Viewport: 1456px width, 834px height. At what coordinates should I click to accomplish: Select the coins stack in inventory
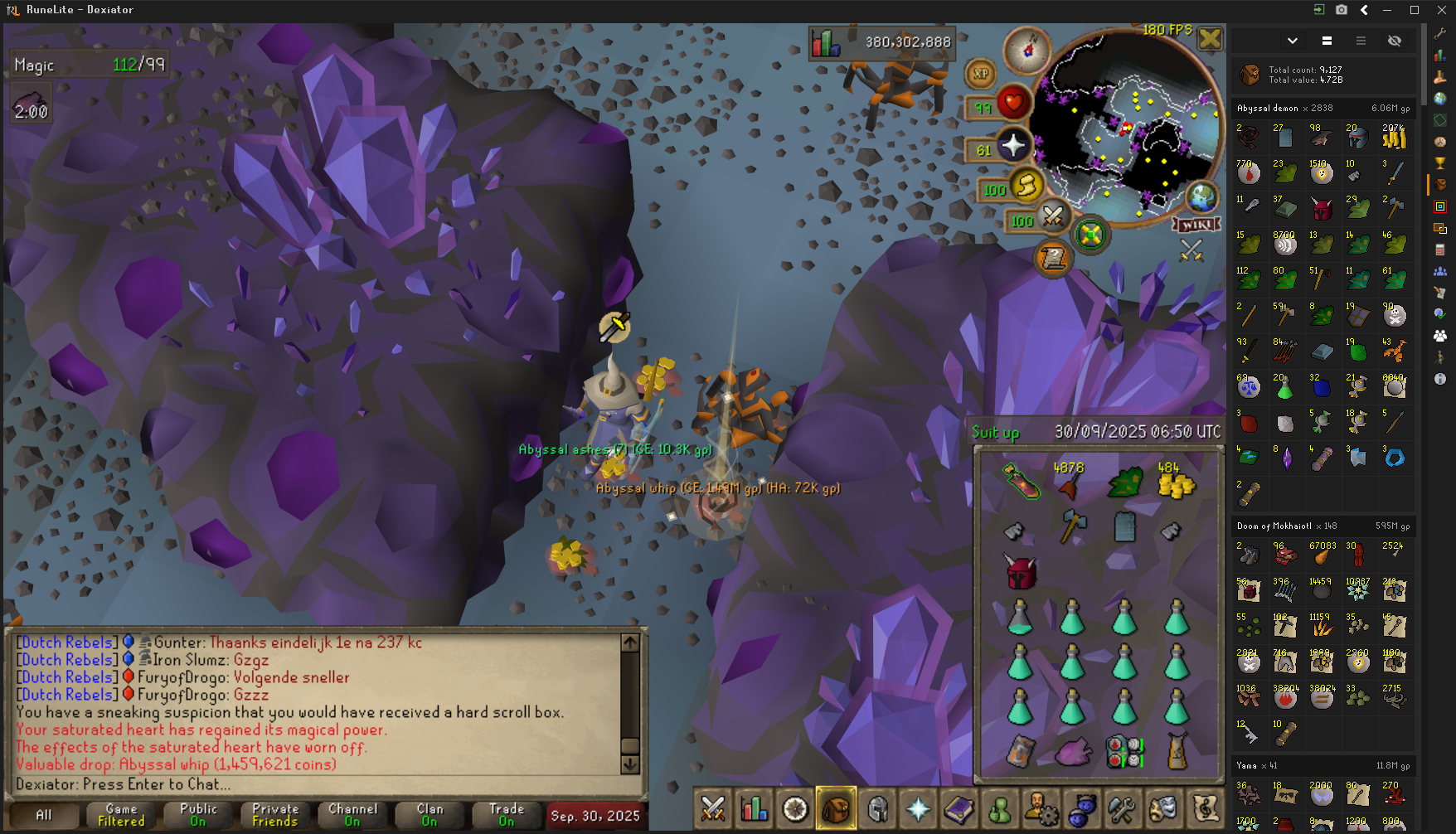[1176, 484]
